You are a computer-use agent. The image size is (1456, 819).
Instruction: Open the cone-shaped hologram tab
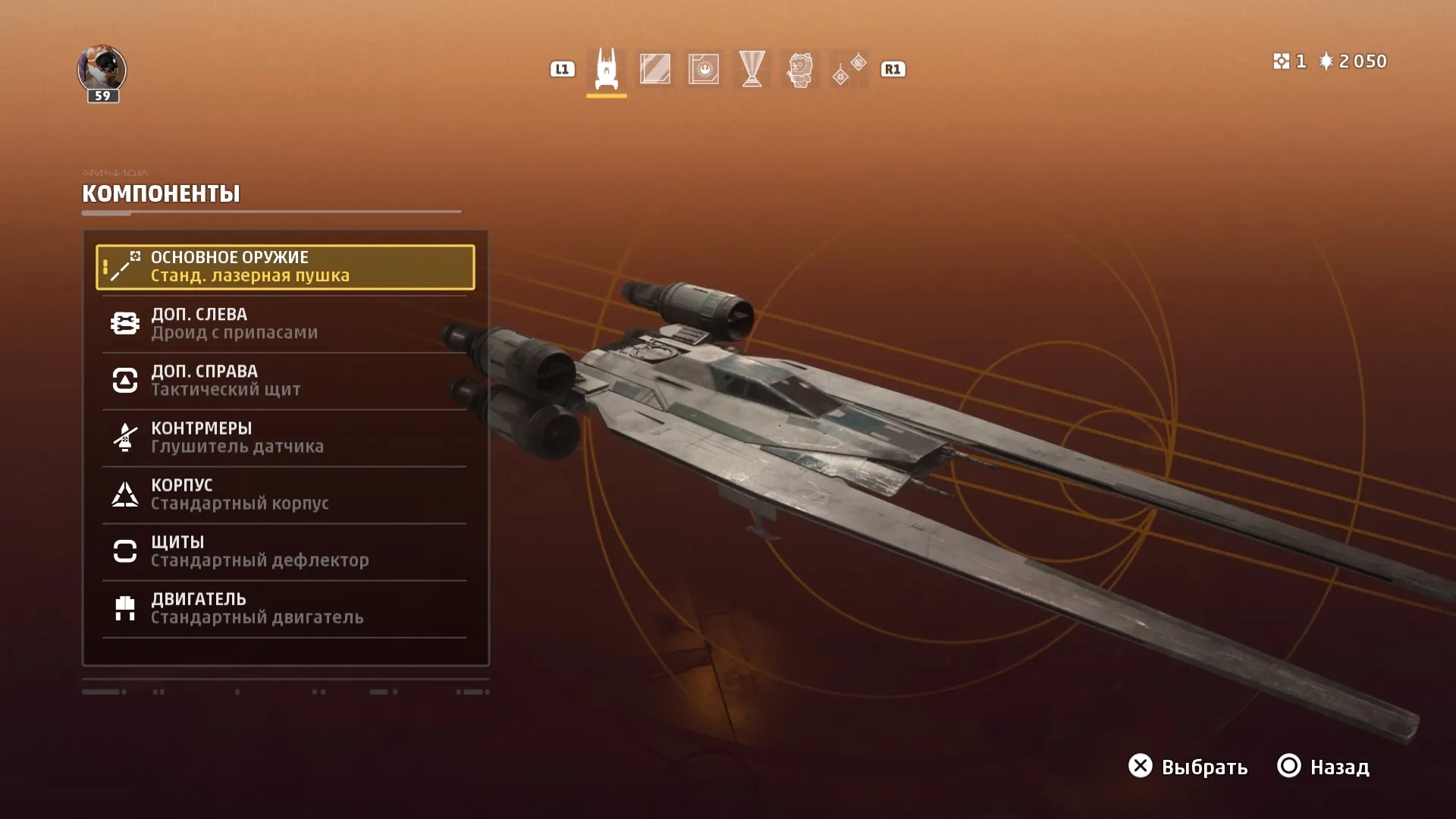pyautogui.click(x=752, y=69)
